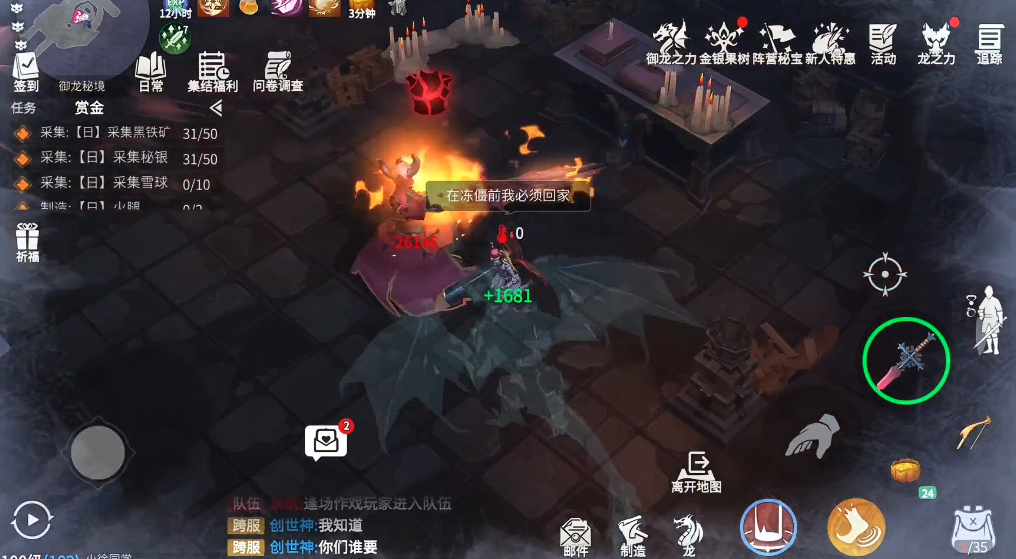Collapse the quest tracker with the double arrow
Viewport: 1016px width, 559px height.
(x=216, y=108)
